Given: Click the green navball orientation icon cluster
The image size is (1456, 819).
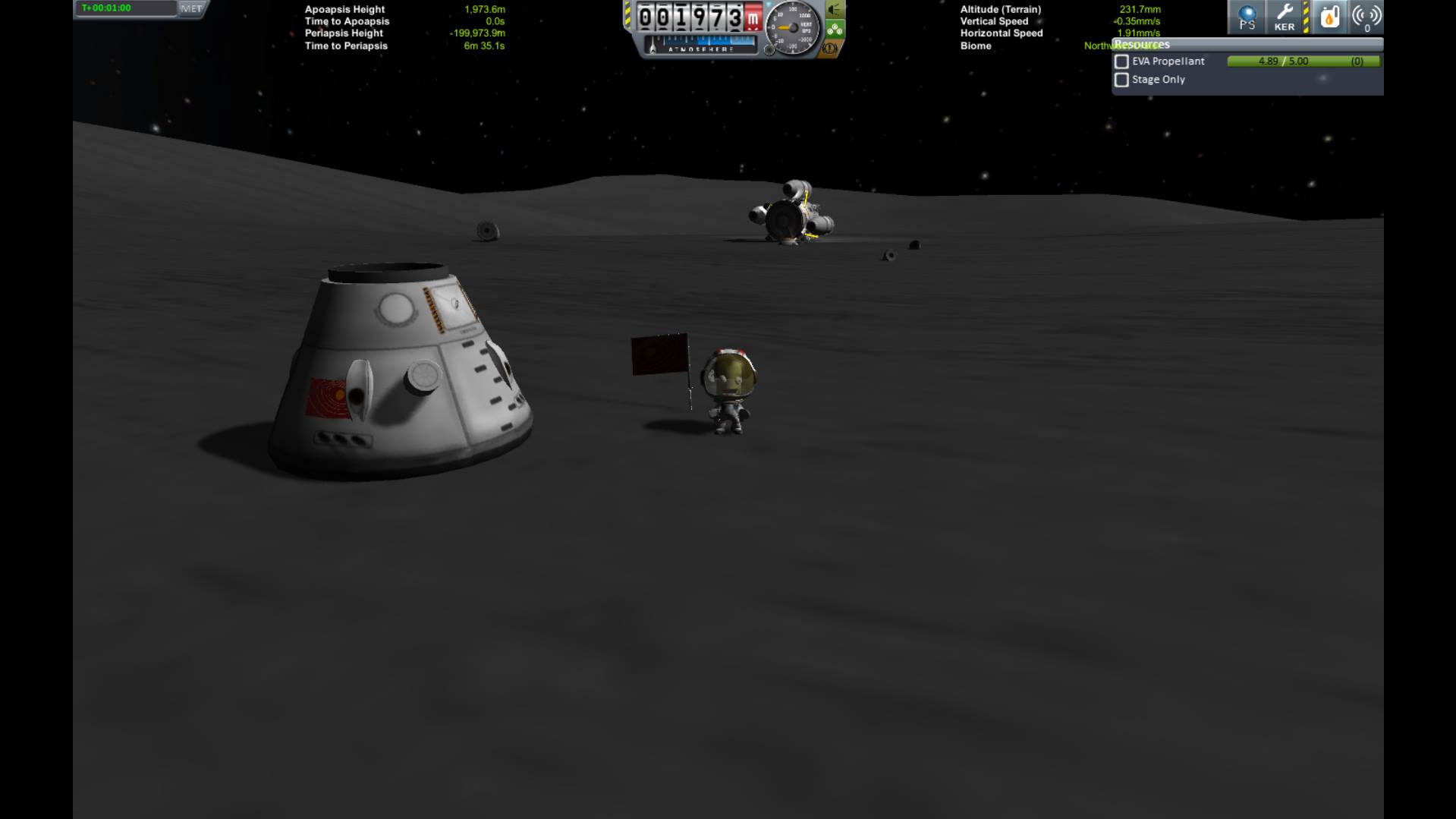Looking at the screenshot, I should [836, 29].
